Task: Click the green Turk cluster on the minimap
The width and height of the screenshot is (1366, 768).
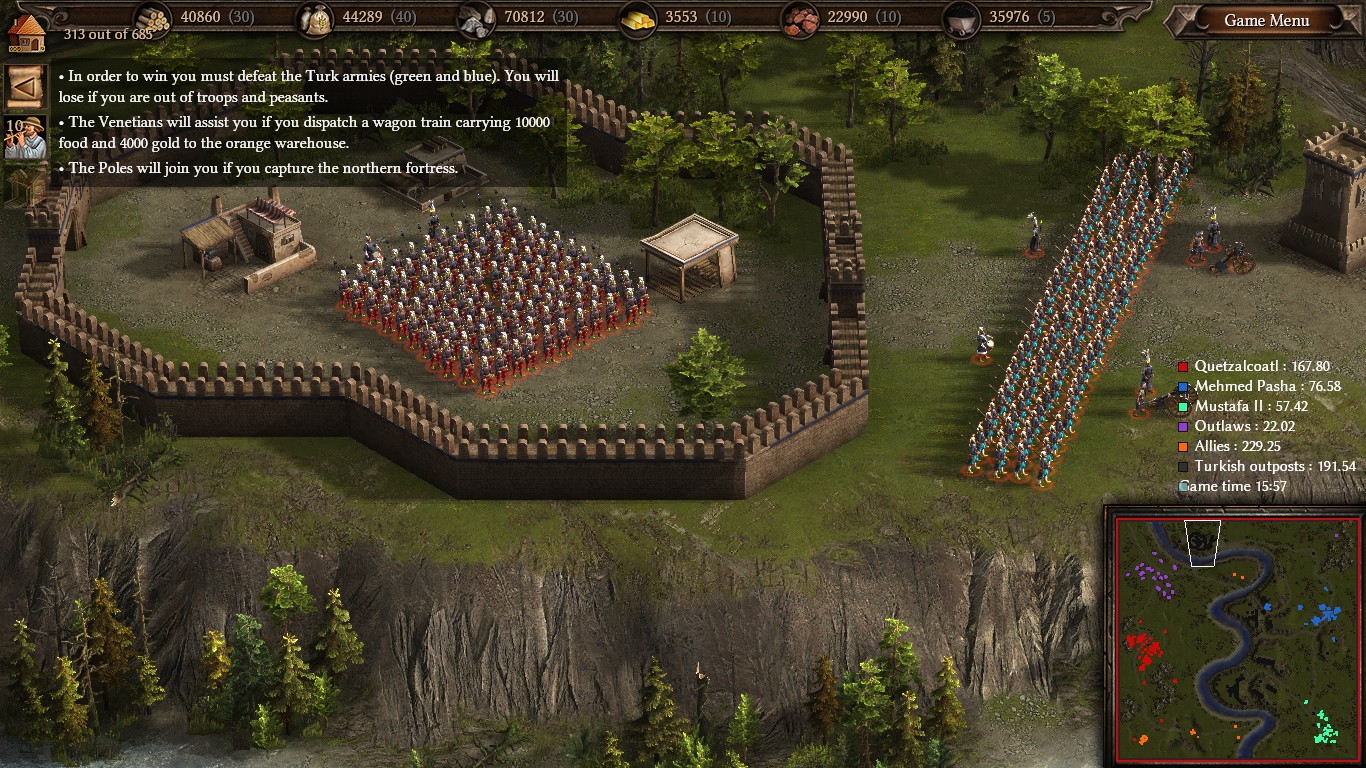Action: click(1324, 727)
